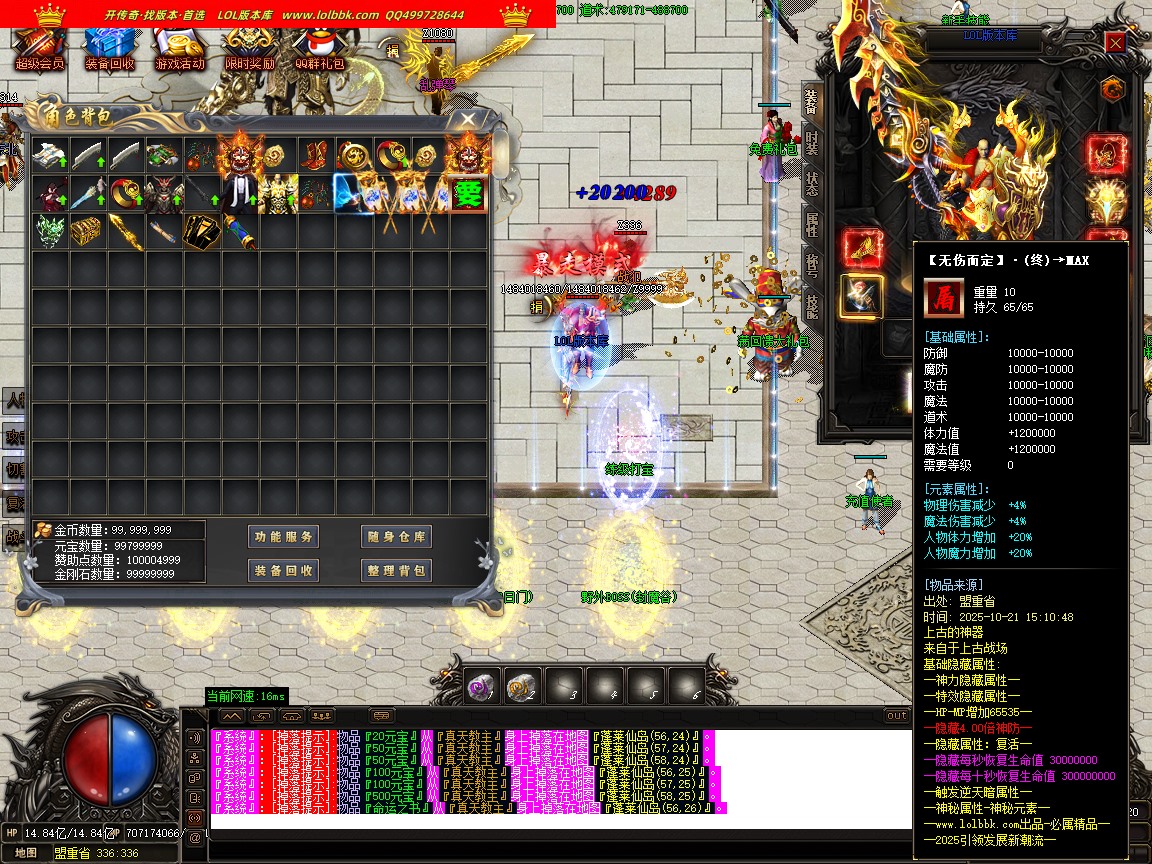Switch to the 属性 attributes tab

click(811, 227)
